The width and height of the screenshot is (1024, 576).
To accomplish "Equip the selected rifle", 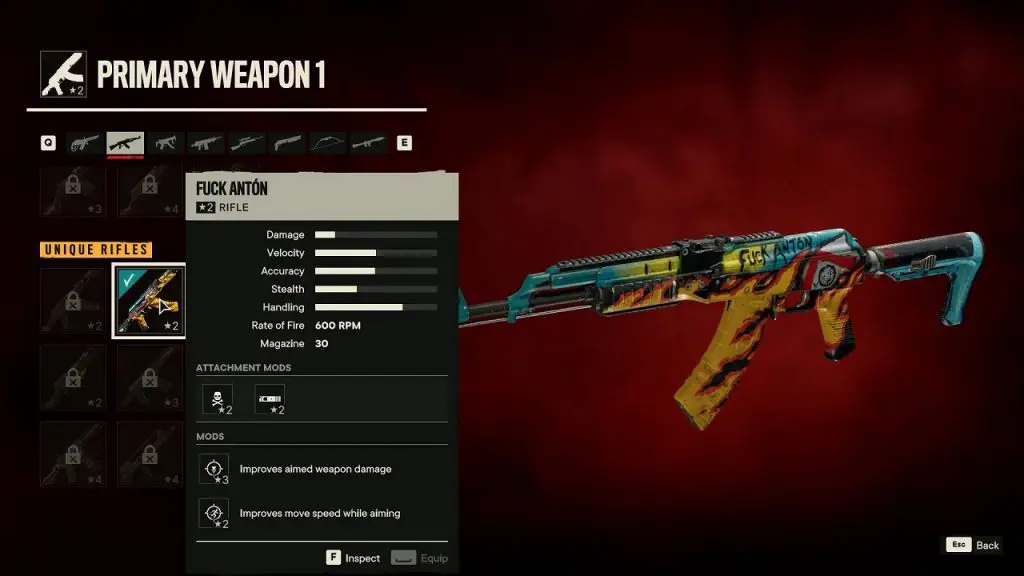I will (419, 558).
